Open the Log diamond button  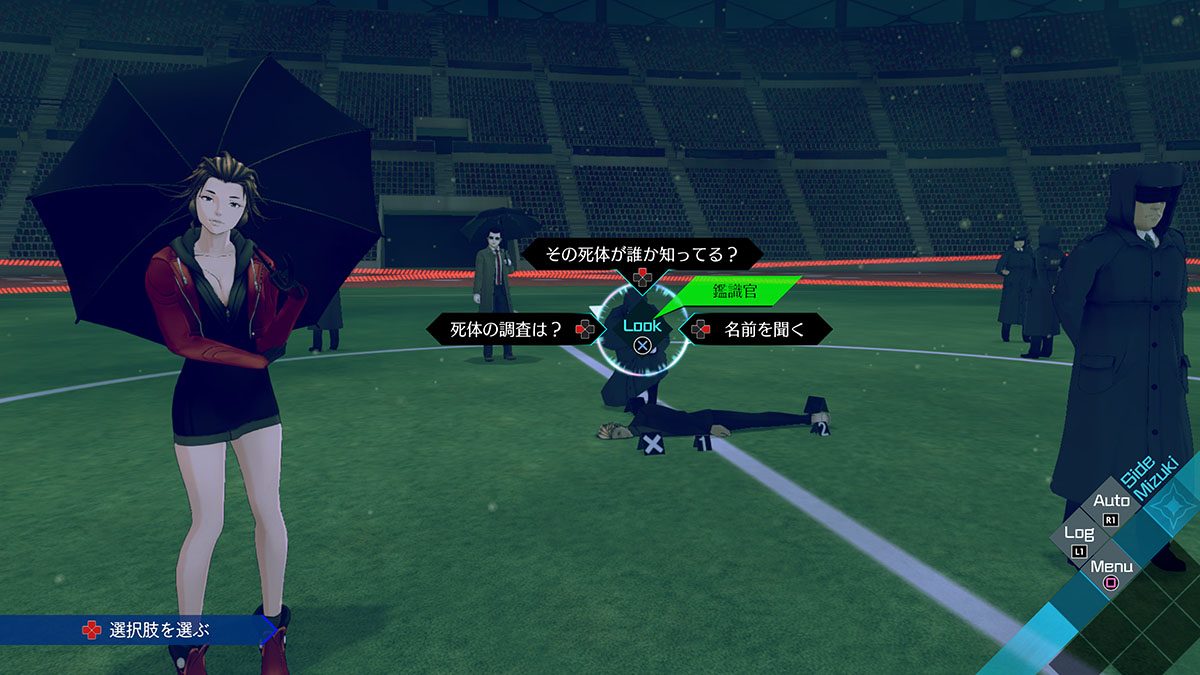[x=1079, y=539]
